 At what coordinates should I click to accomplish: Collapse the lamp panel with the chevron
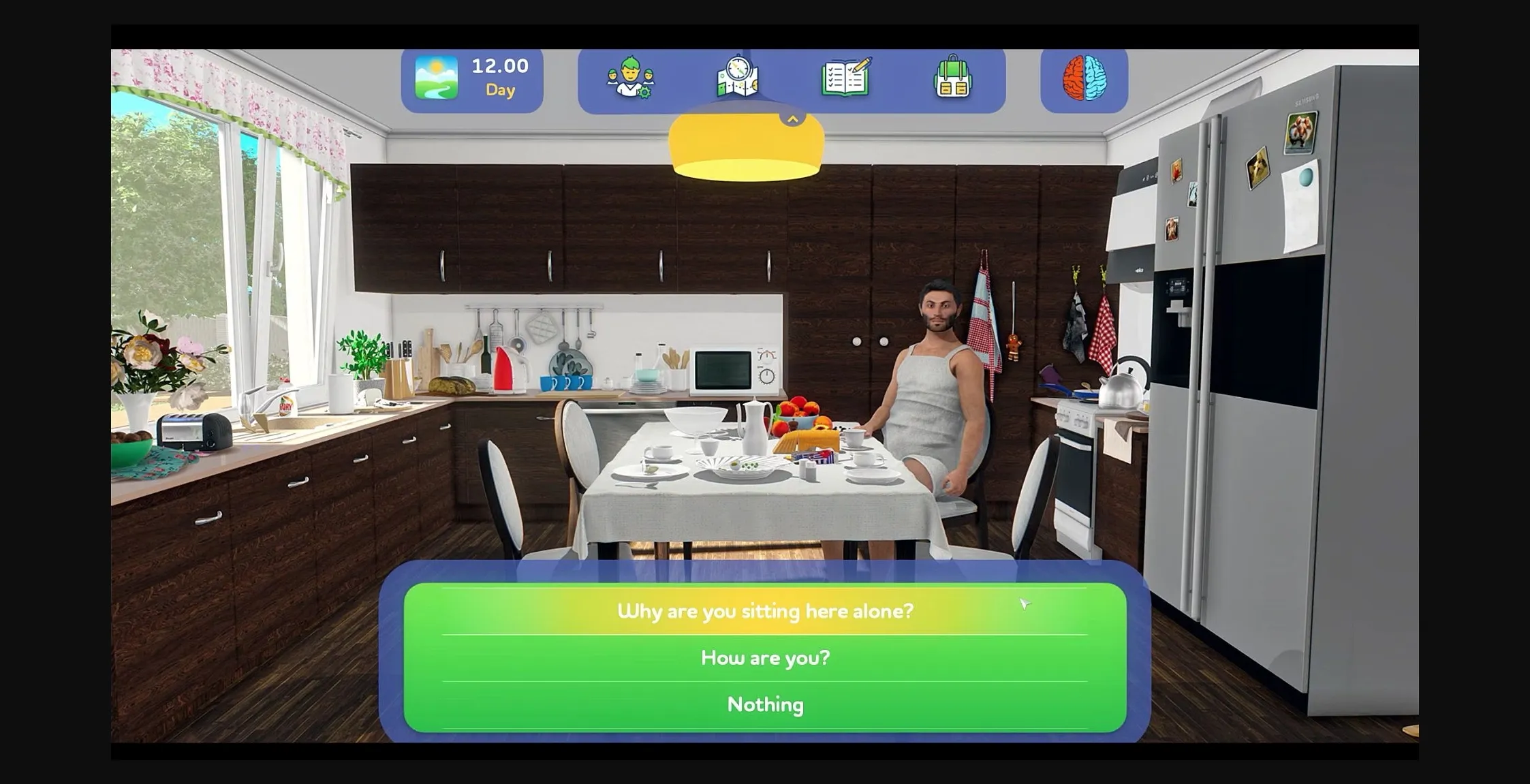click(x=792, y=117)
